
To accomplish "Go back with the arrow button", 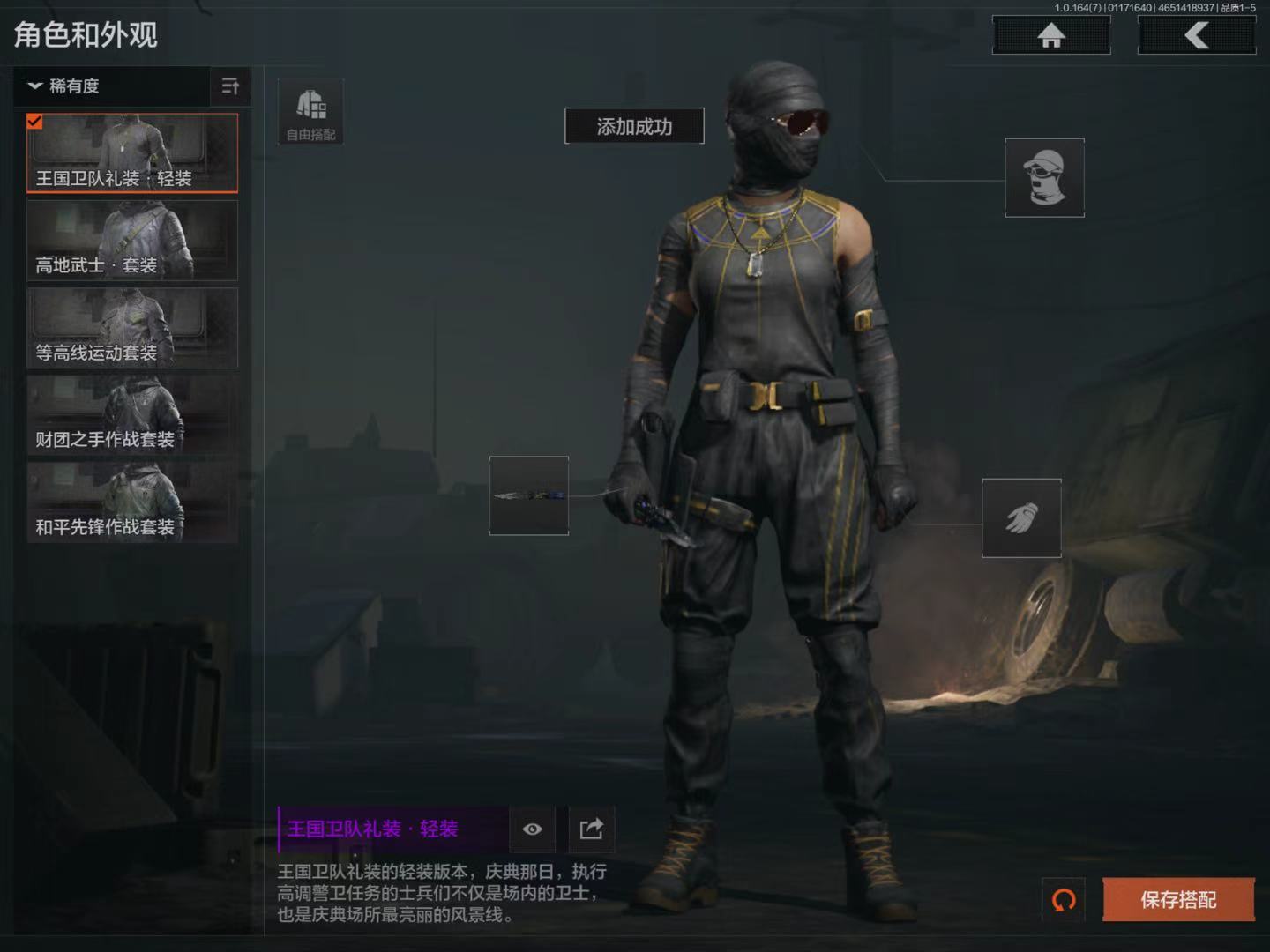I will (1196, 35).
